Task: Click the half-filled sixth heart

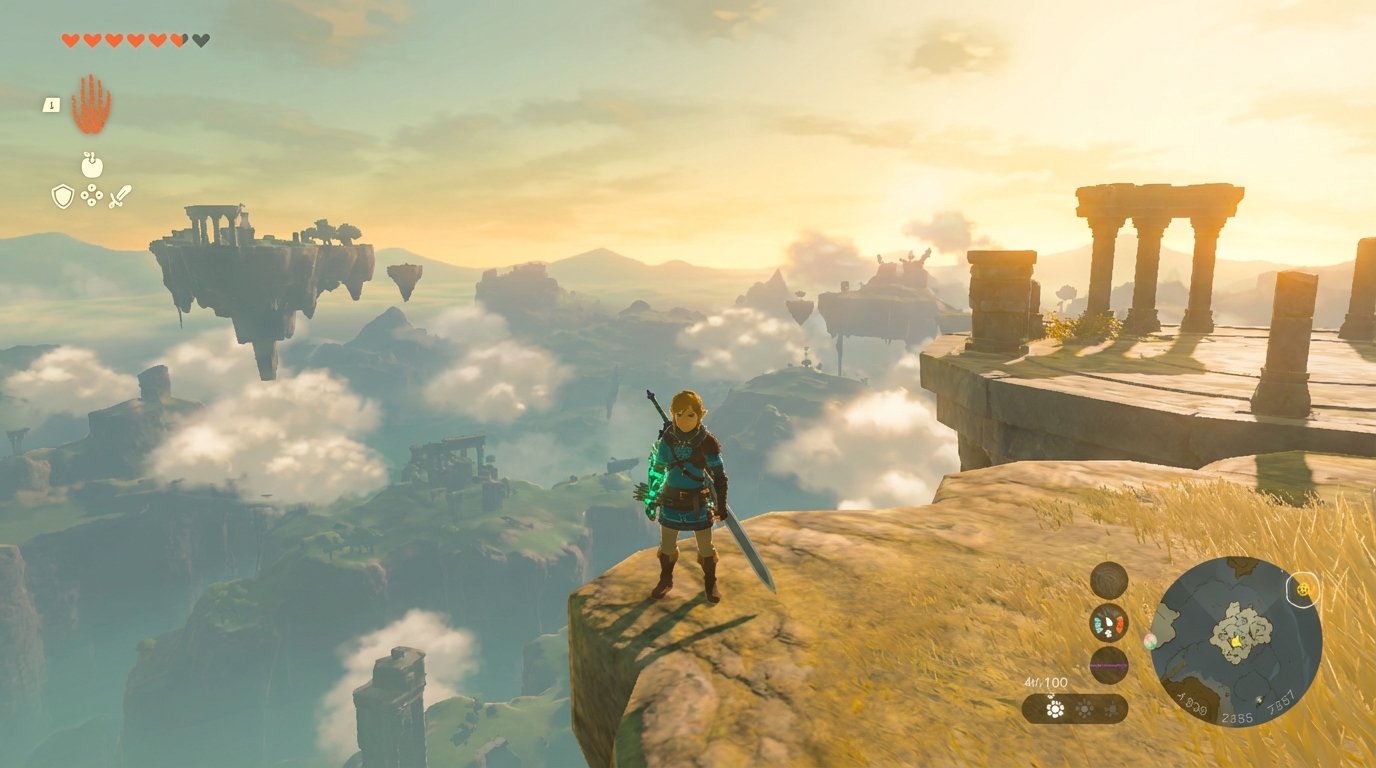Action: (x=176, y=40)
